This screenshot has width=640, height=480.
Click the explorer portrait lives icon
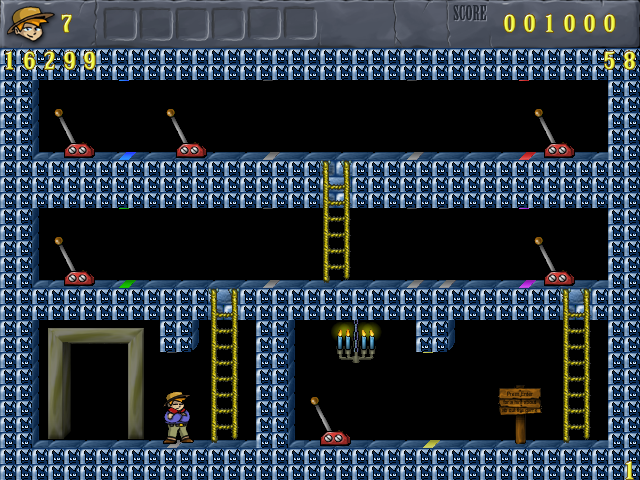[29, 21]
